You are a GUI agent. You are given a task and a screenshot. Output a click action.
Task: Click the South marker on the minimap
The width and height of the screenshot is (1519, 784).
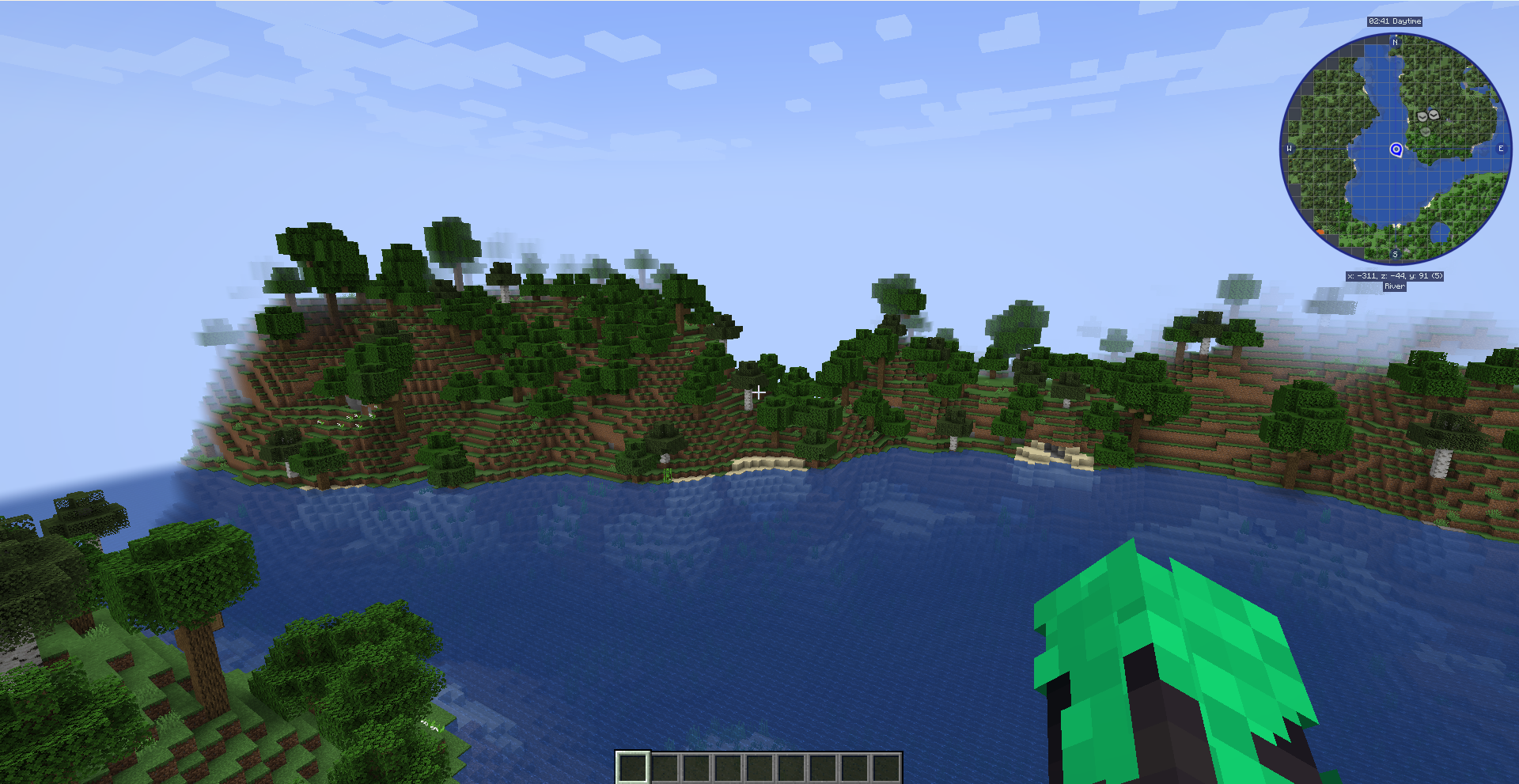click(x=1395, y=254)
